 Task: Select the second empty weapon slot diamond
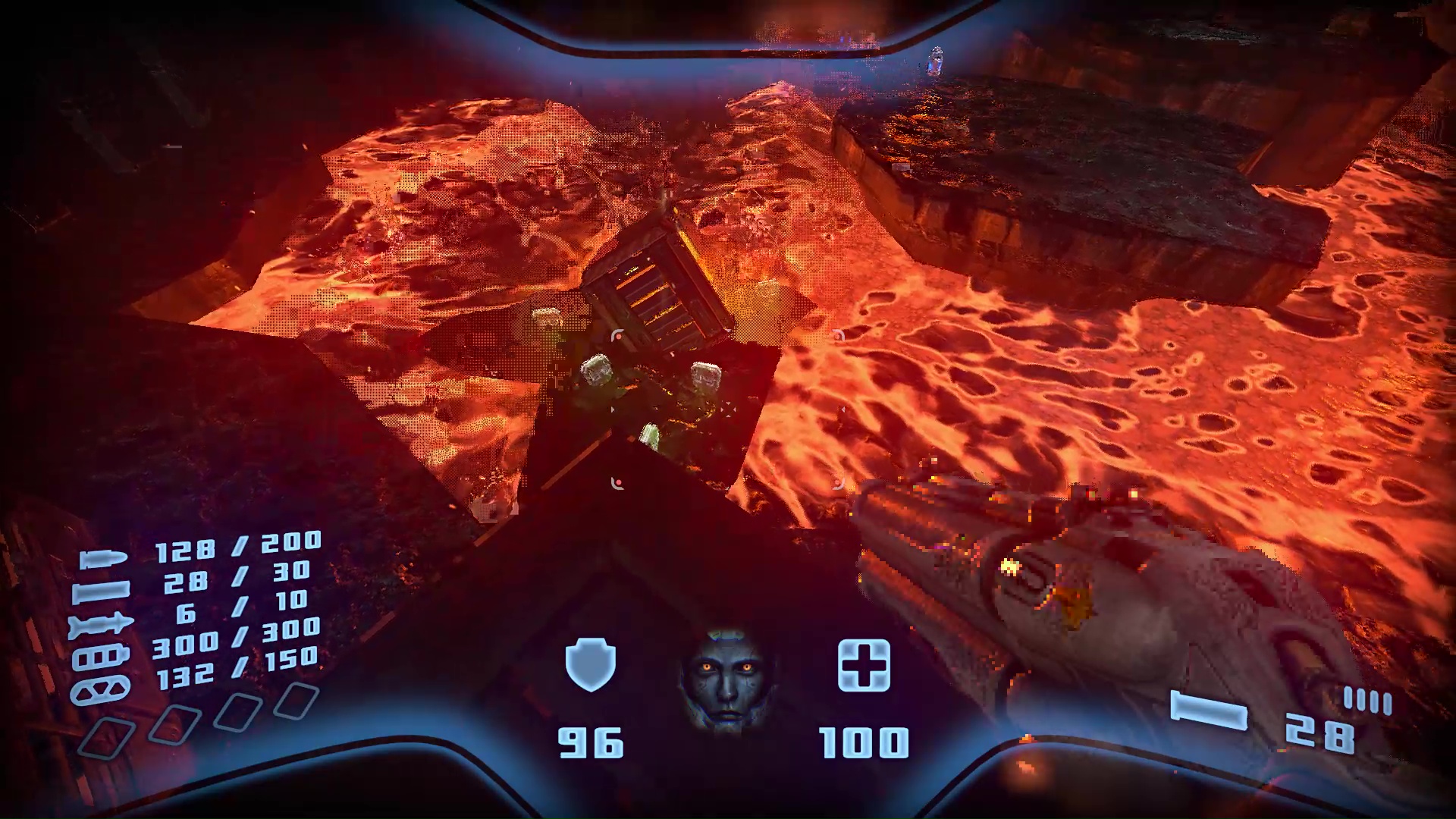pos(173,724)
